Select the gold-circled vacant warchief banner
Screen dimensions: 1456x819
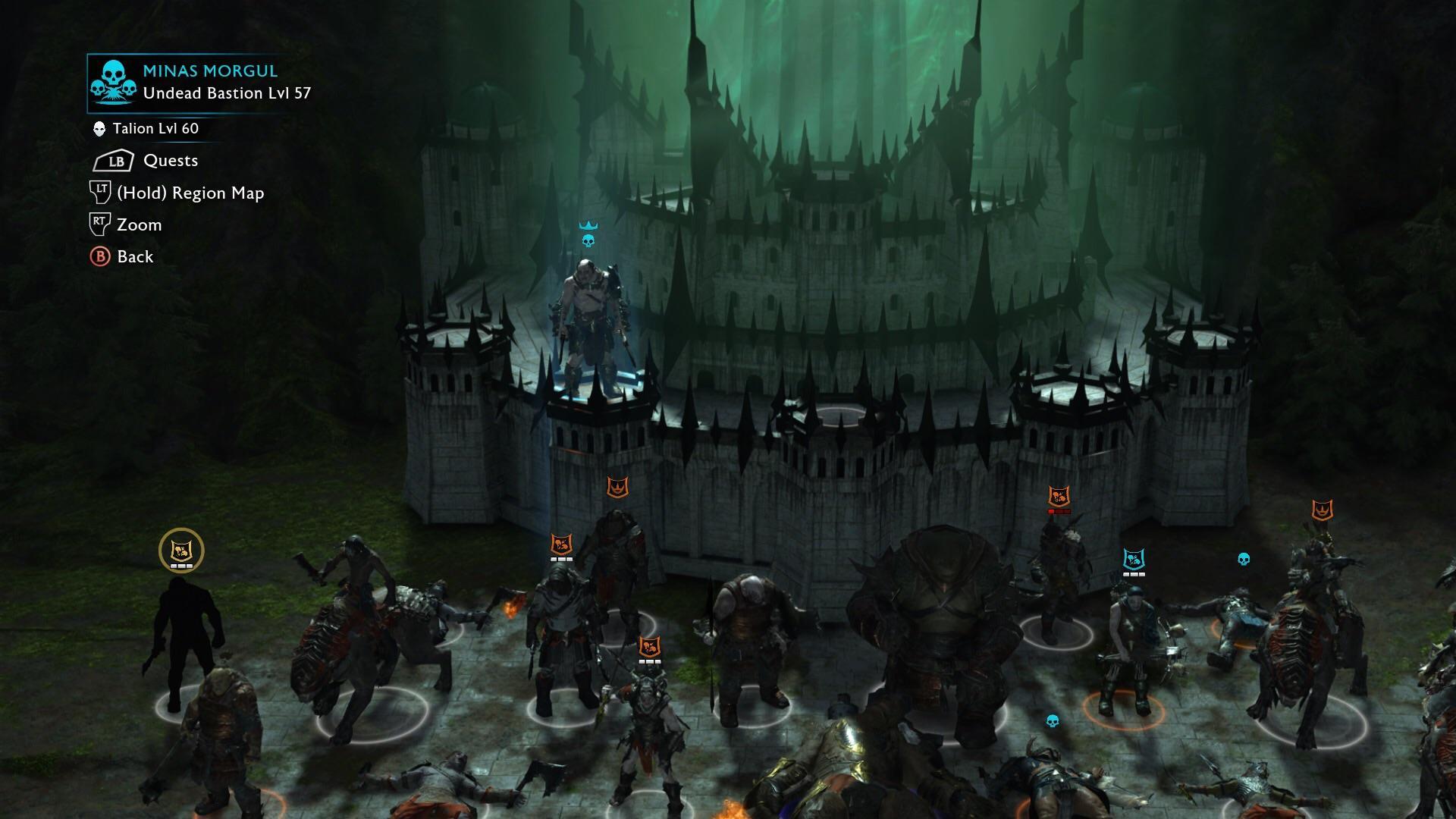pos(180,550)
